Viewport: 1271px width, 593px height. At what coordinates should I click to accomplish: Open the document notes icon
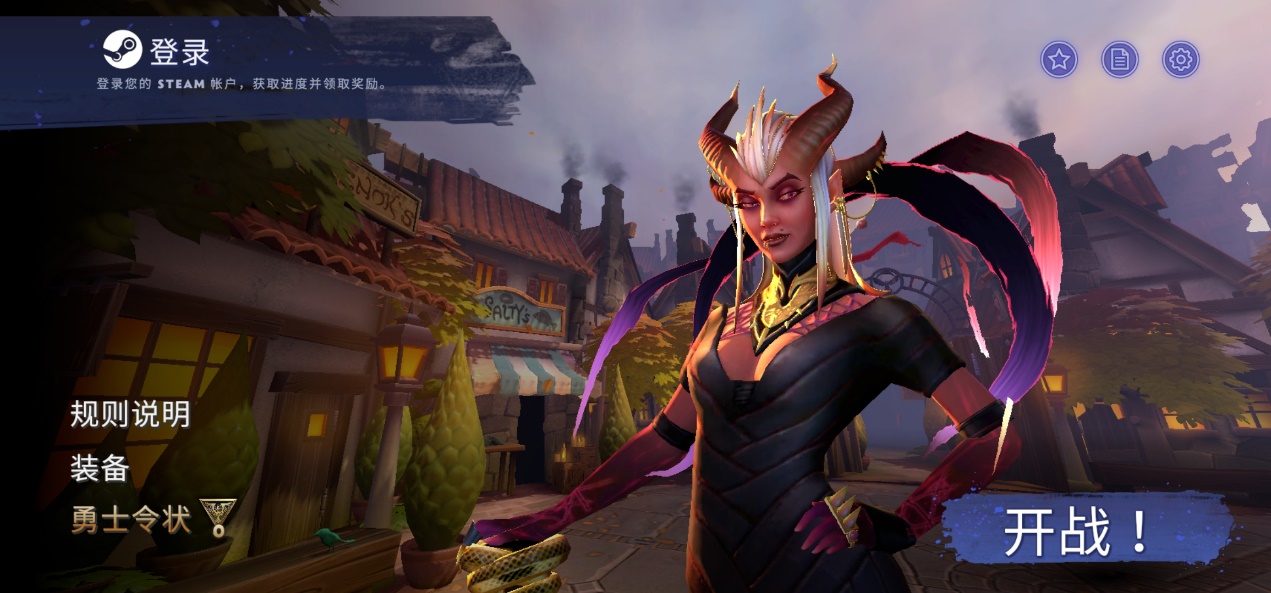[x=1120, y=60]
